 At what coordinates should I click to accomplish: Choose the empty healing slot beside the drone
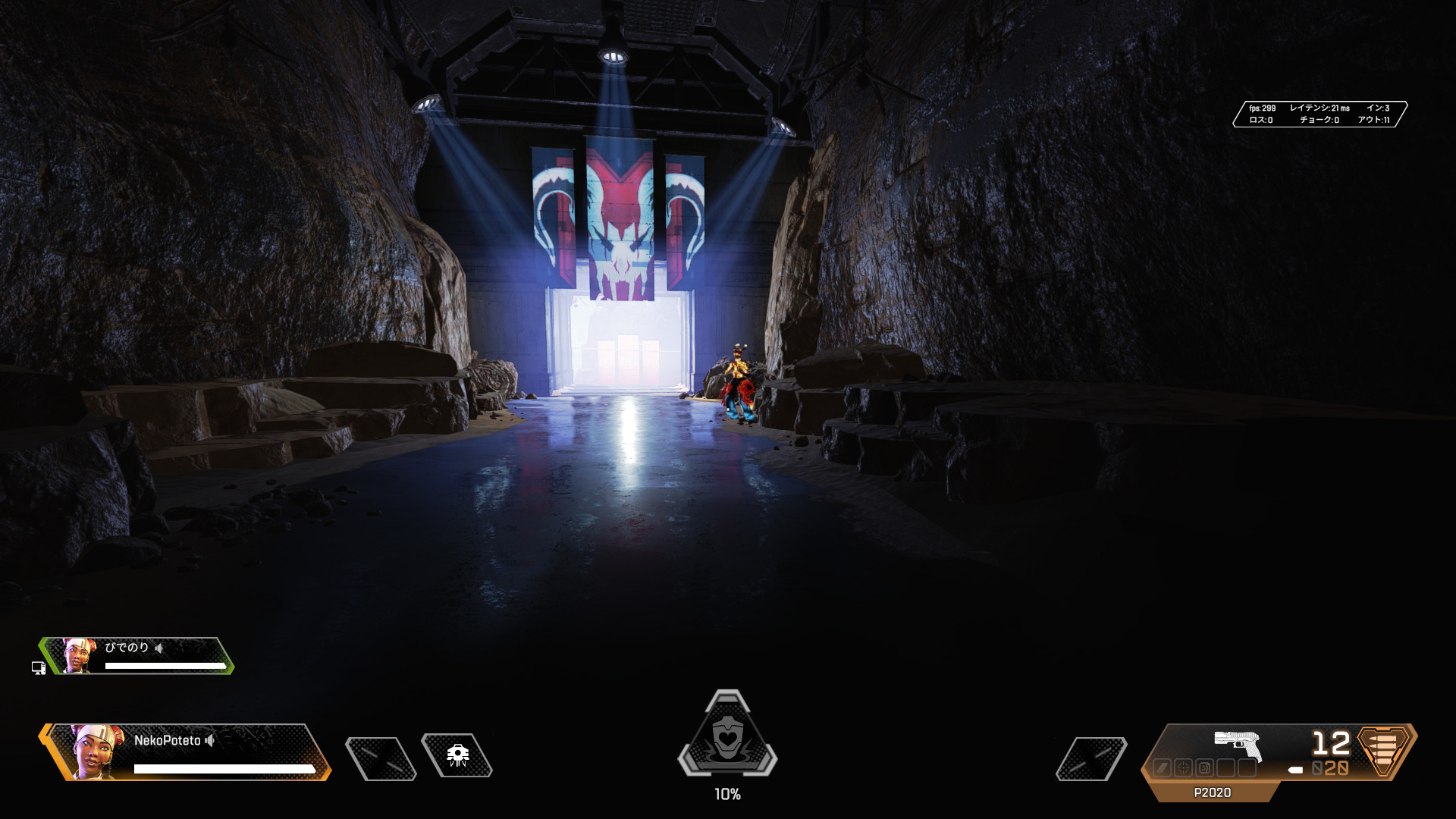(x=381, y=758)
